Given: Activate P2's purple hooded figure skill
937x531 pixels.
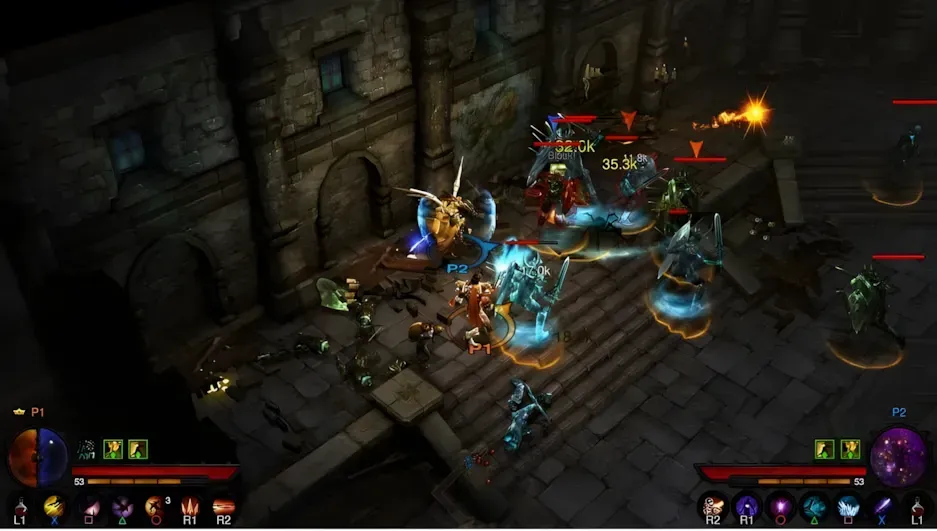Looking at the screenshot, I should (x=746, y=507).
